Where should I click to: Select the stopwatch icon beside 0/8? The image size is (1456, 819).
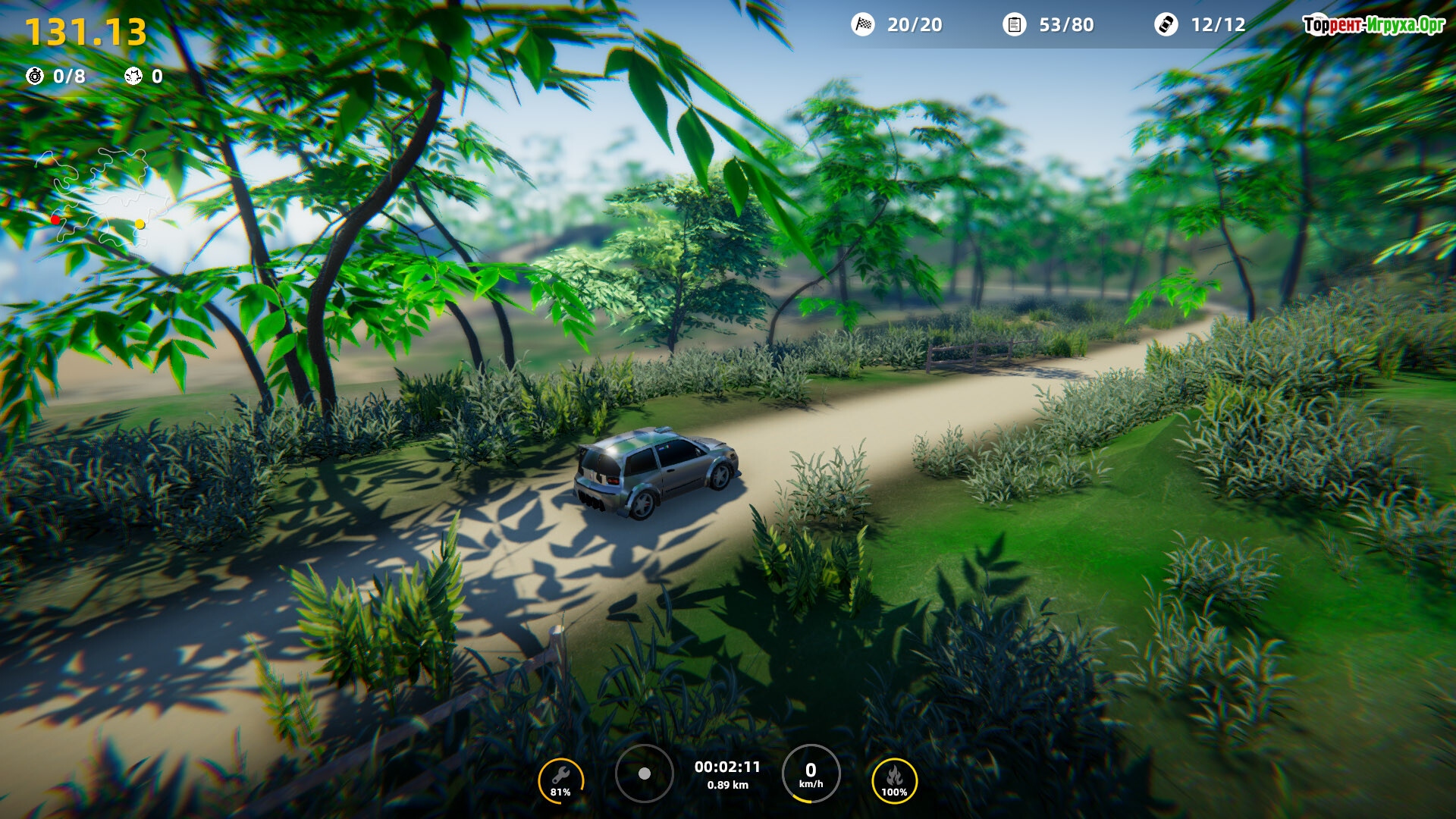pos(35,76)
